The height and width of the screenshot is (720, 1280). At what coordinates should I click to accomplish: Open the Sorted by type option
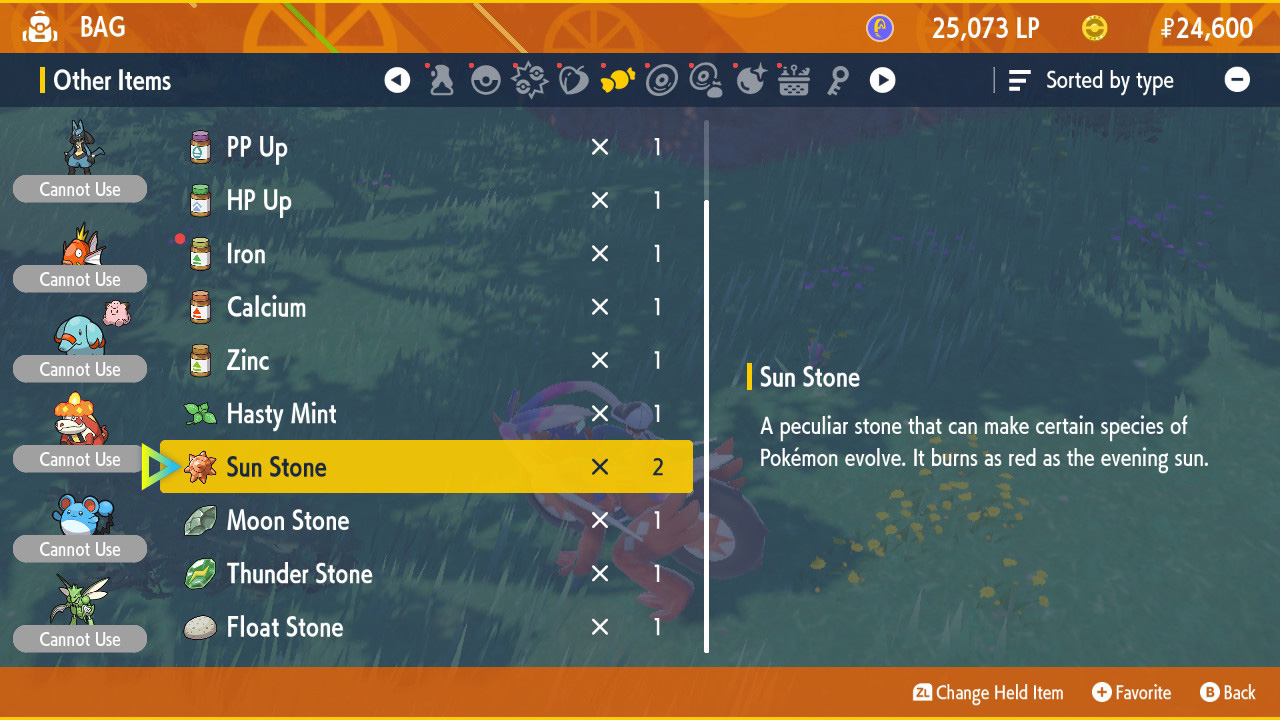point(1092,80)
